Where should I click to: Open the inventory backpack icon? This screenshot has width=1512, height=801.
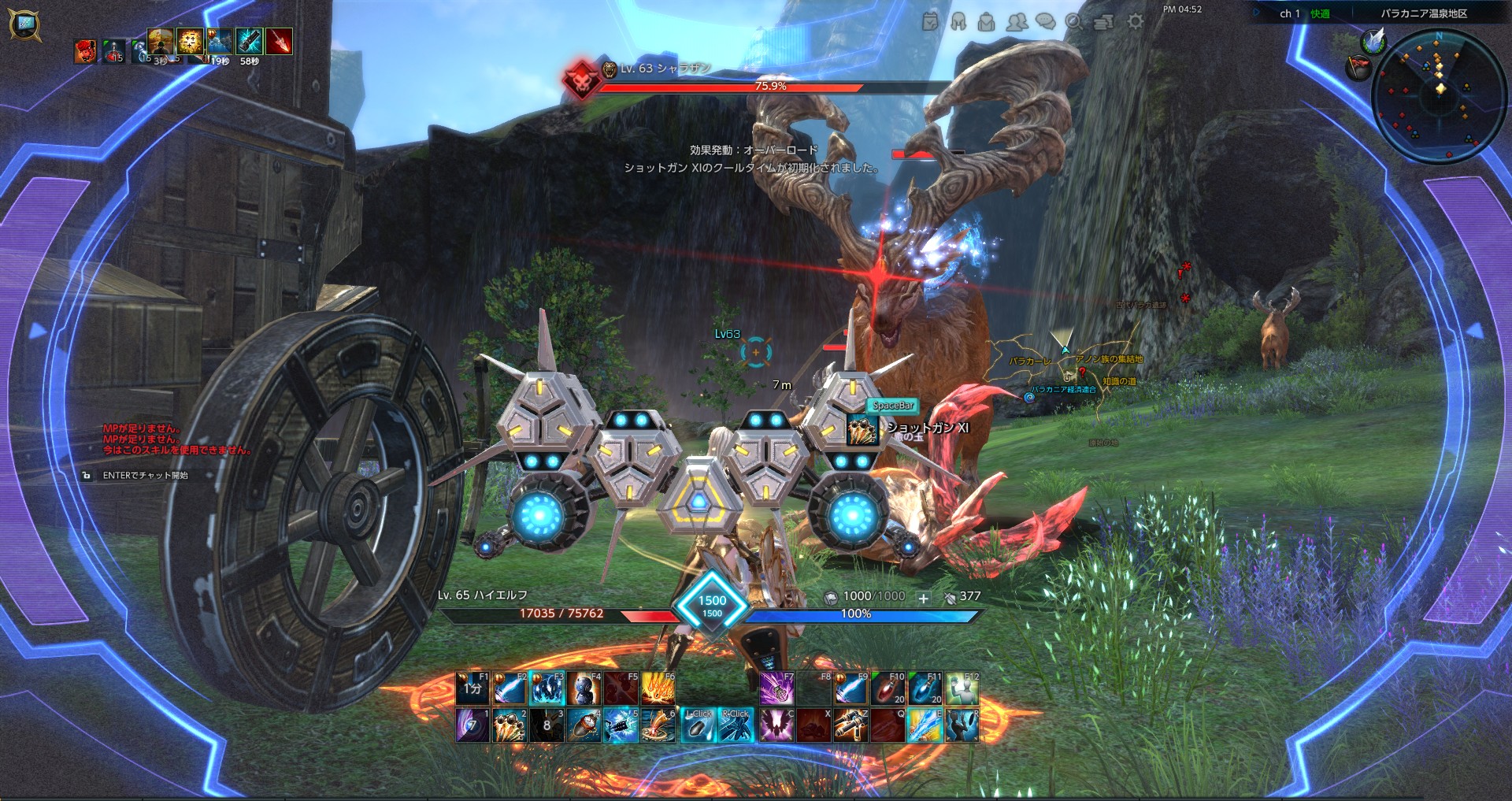pos(987,22)
